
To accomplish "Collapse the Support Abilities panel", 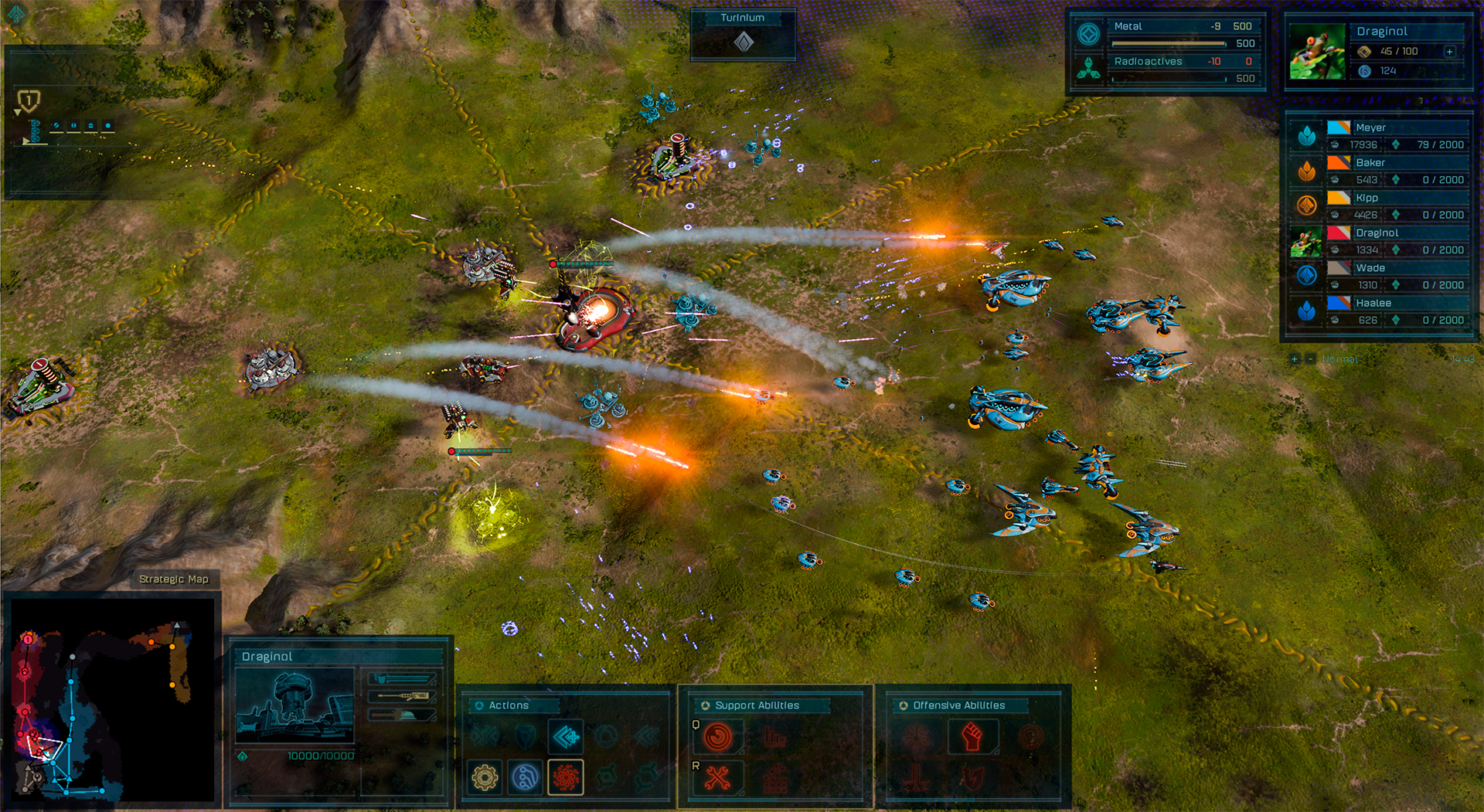I will [706, 705].
